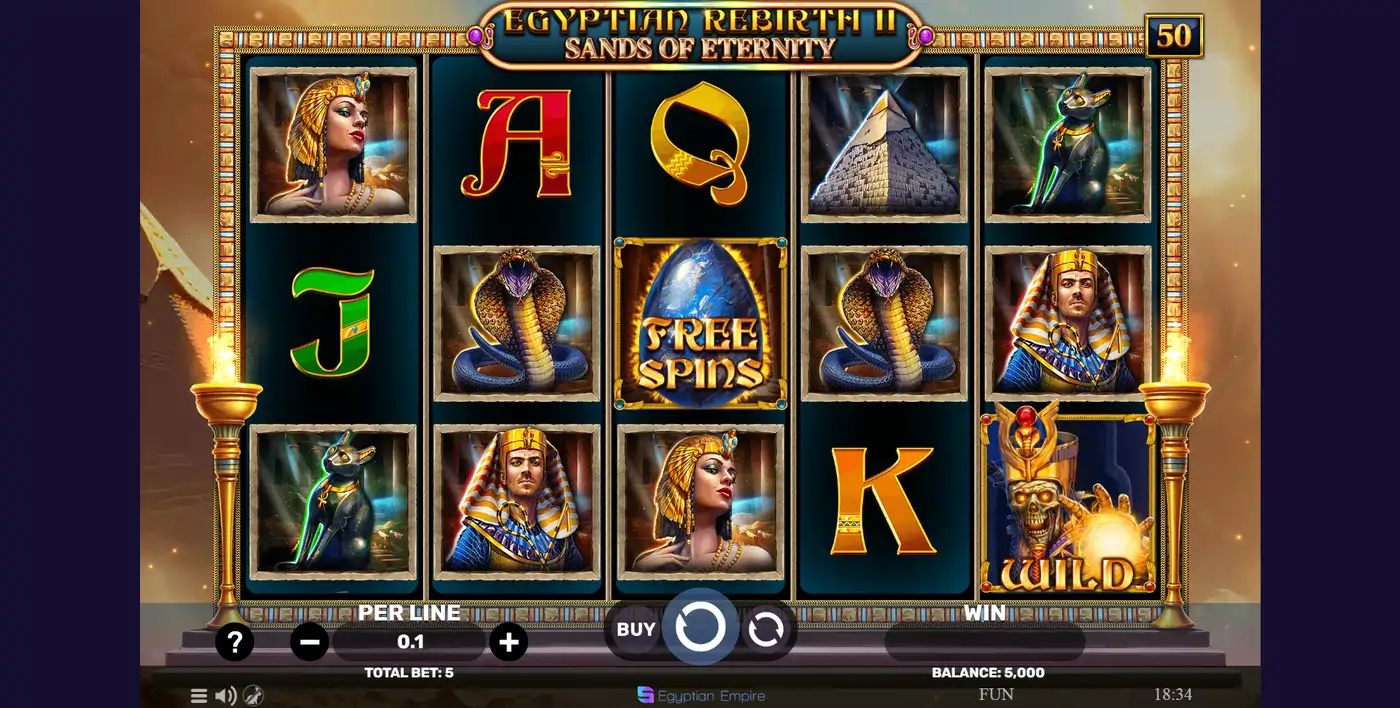Open the help question mark button
This screenshot has height=708, width=1400.
(x=234, y=642)
